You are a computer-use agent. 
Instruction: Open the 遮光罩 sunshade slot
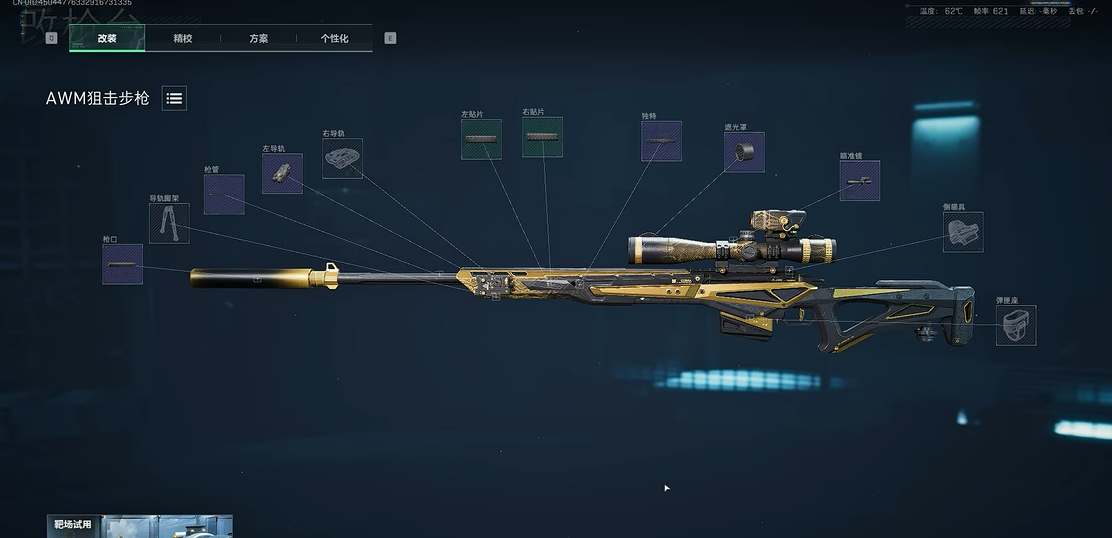coord(744,152)
